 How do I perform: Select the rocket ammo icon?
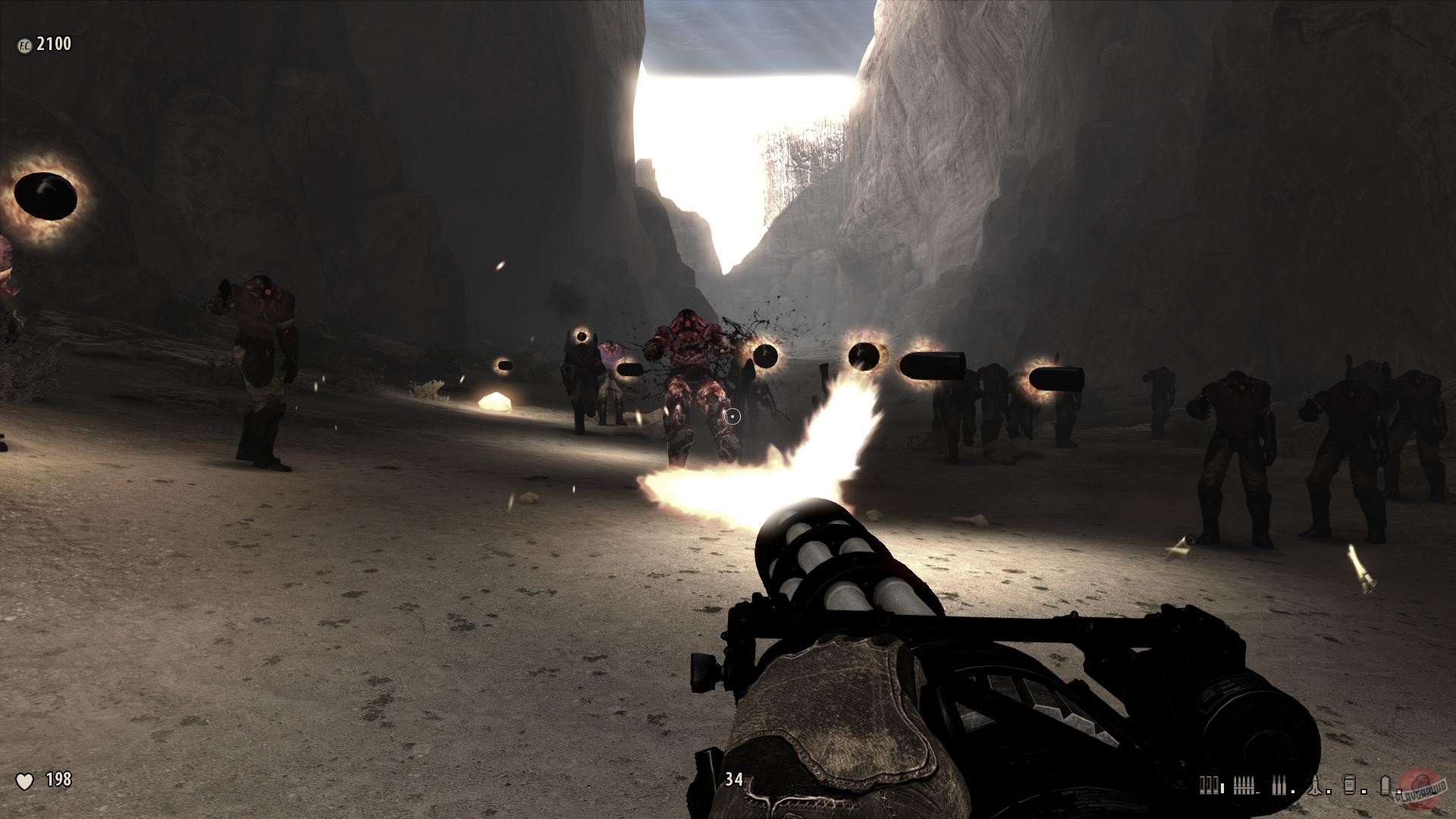point(1315,785)
